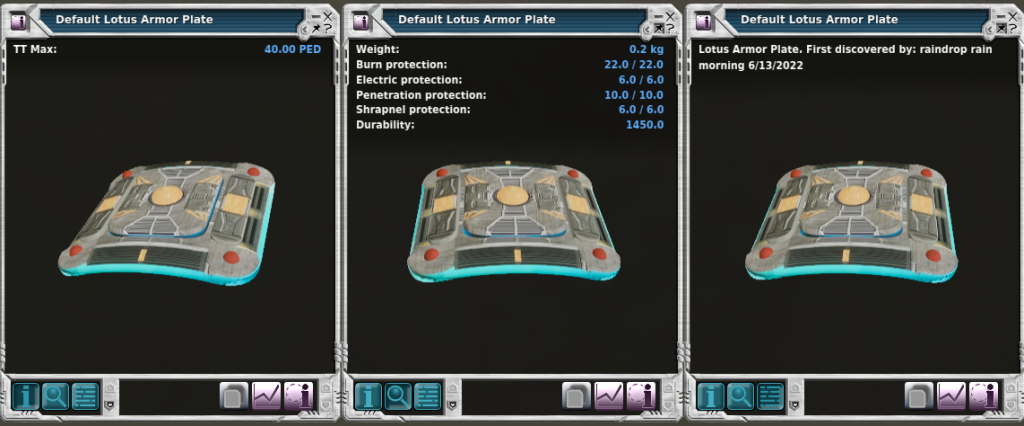Open market chart in protection stats window
1024x426 pixels.
click(608, 396)
